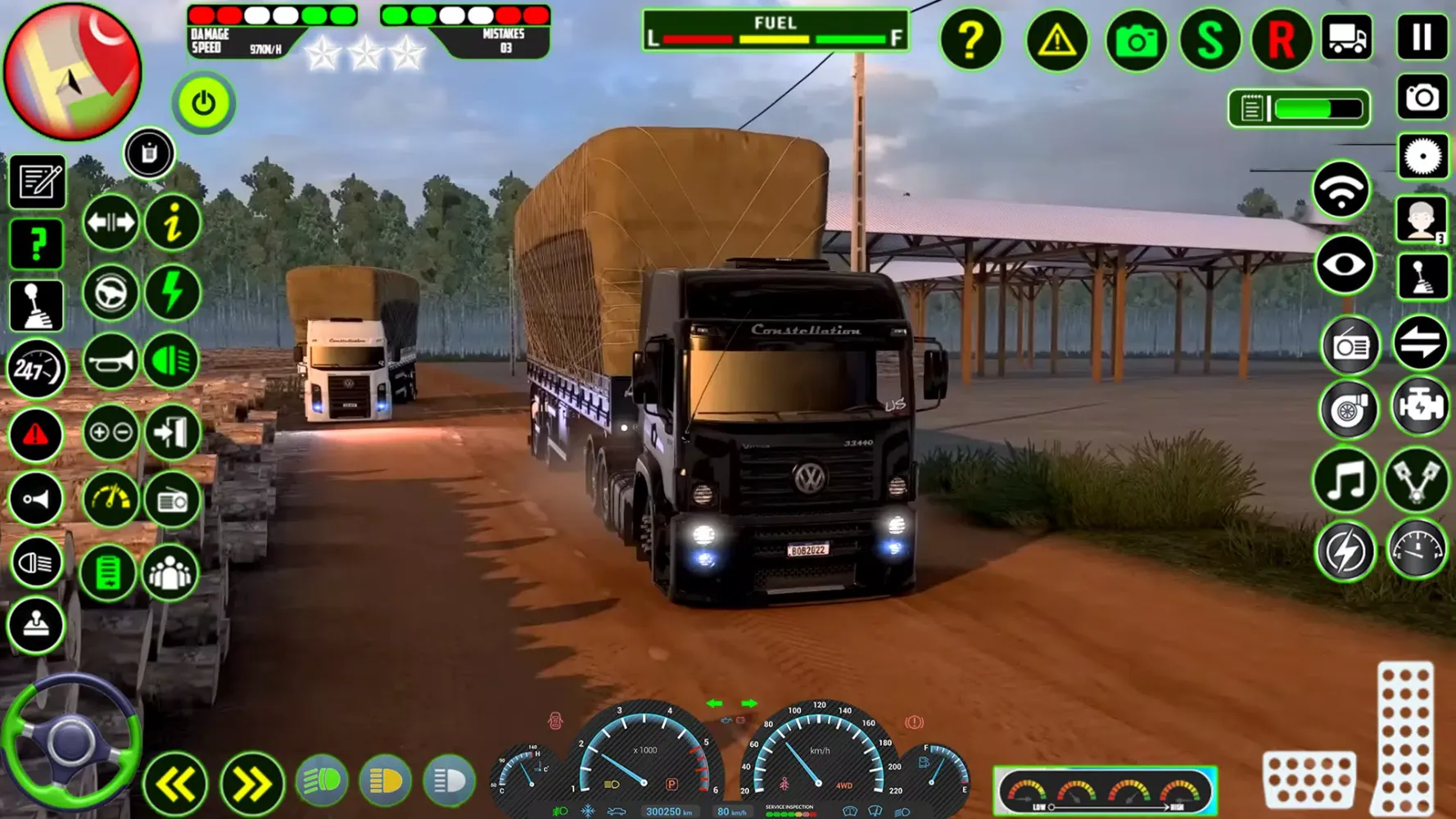The height and width of the screenshot is (819, 1456).
Task: Open the question mark help menu
Action: tap(971, 40)
